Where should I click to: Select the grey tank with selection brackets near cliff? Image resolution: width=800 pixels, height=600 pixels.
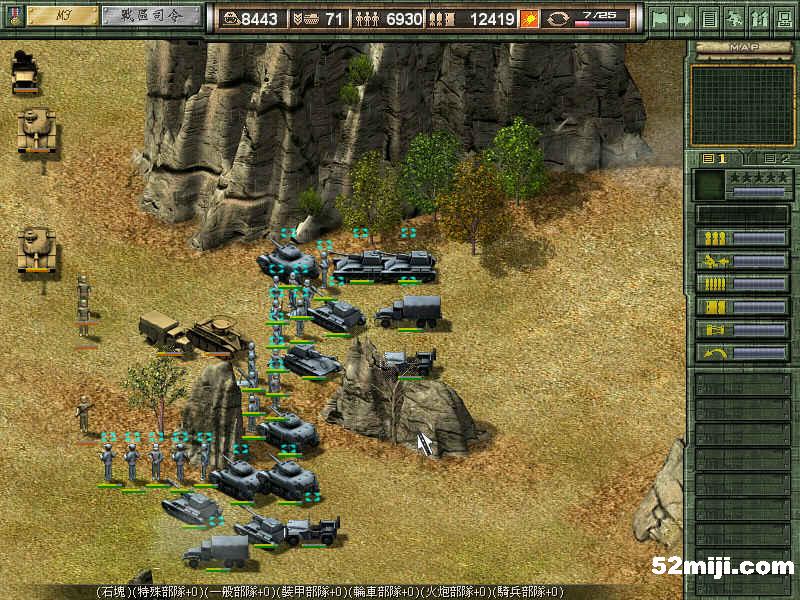[287, 260]
